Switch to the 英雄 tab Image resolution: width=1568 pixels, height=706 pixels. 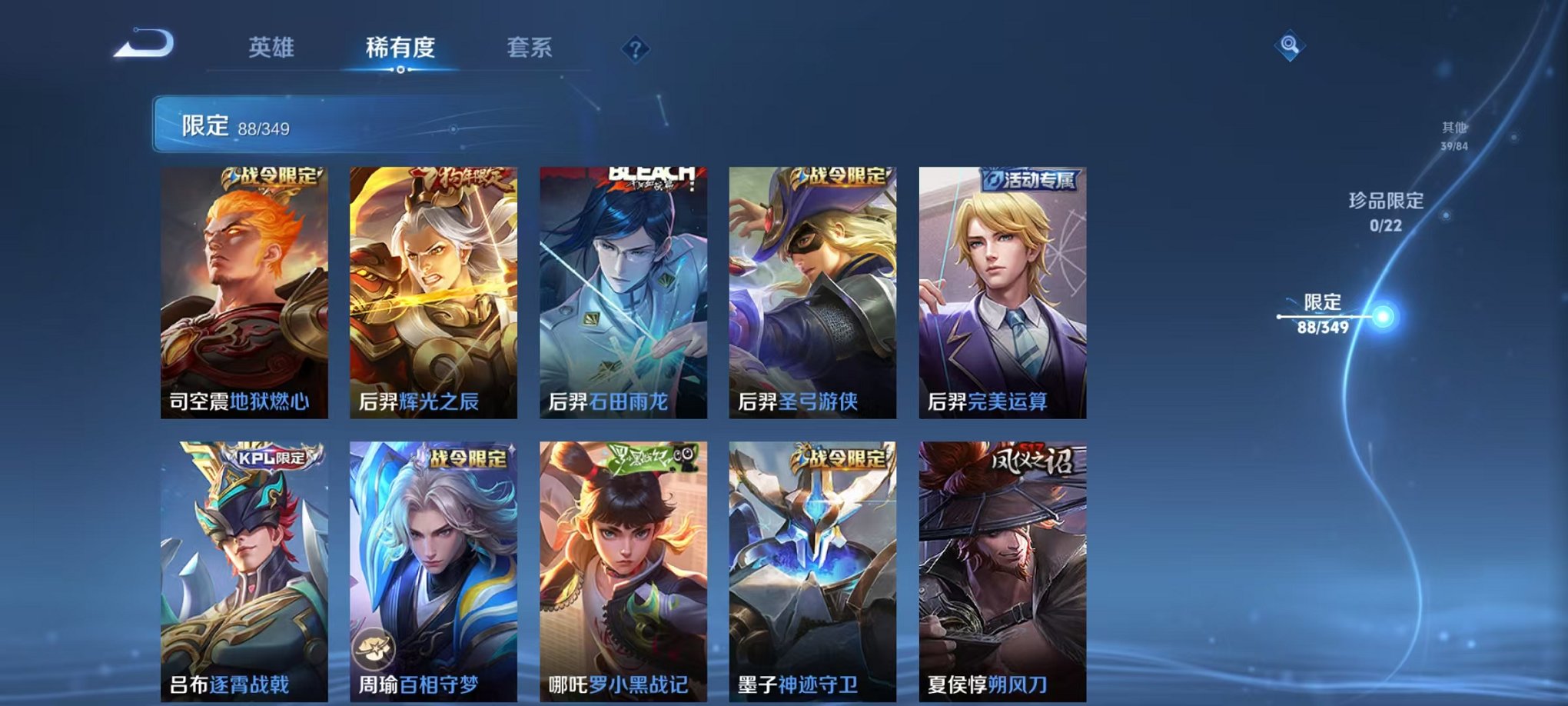click(x=271, y=48)
